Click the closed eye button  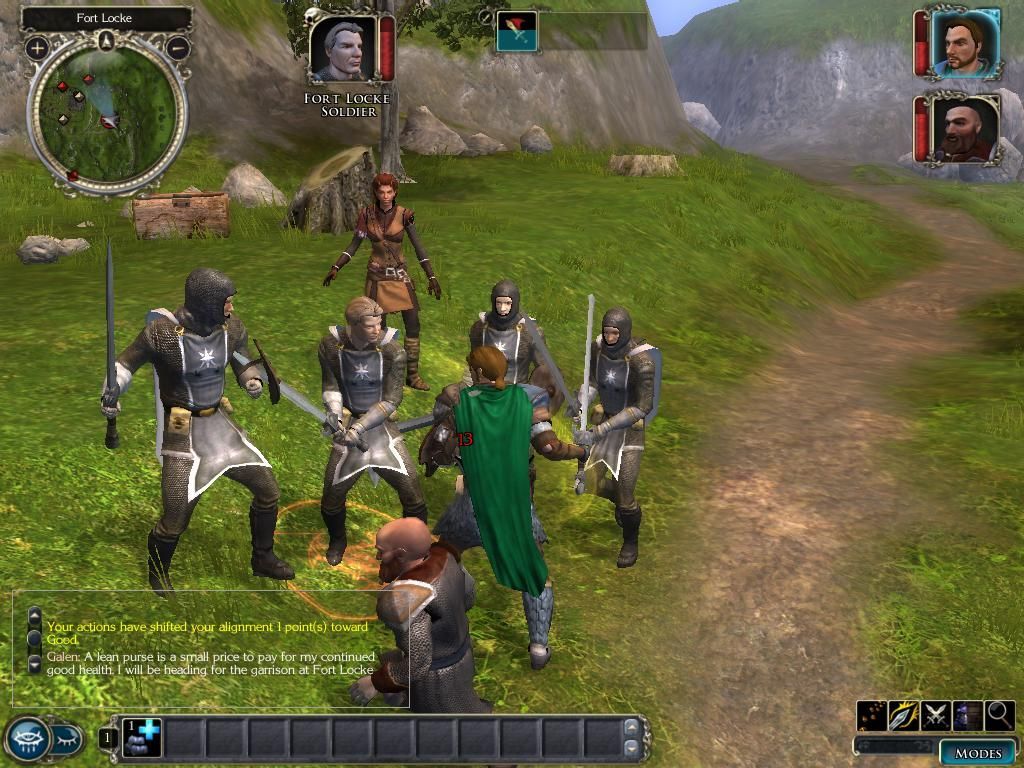pyautogui.click(x=67, y=740)
